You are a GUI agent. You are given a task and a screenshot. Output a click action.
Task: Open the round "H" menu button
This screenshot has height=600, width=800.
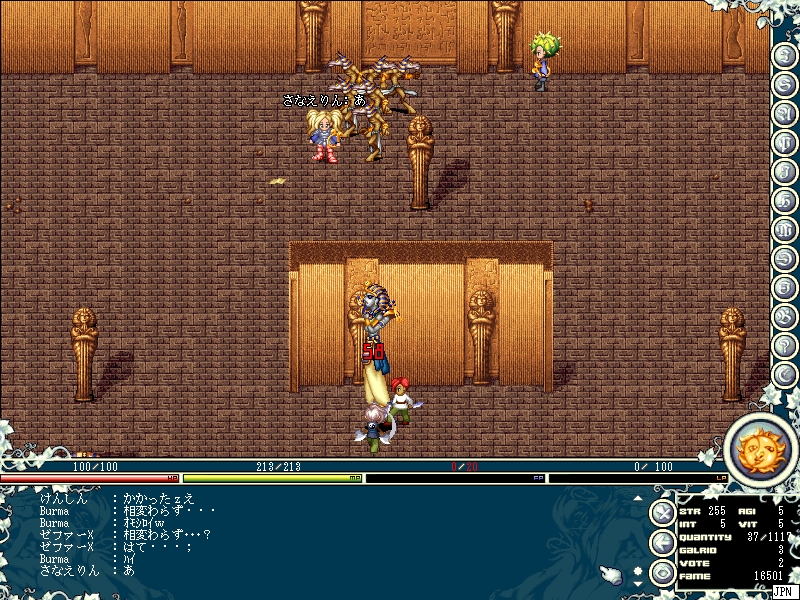pos(786,198)
